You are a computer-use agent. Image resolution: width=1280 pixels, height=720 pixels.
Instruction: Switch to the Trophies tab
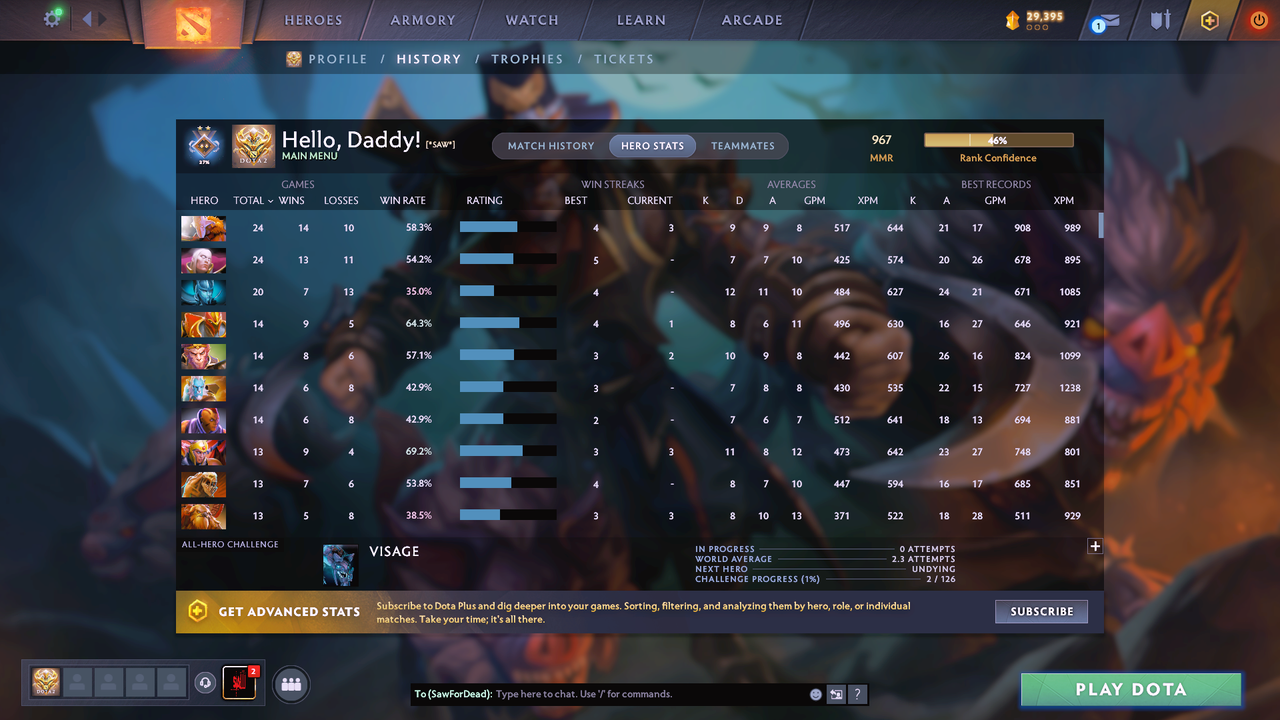tap(527, 59)
